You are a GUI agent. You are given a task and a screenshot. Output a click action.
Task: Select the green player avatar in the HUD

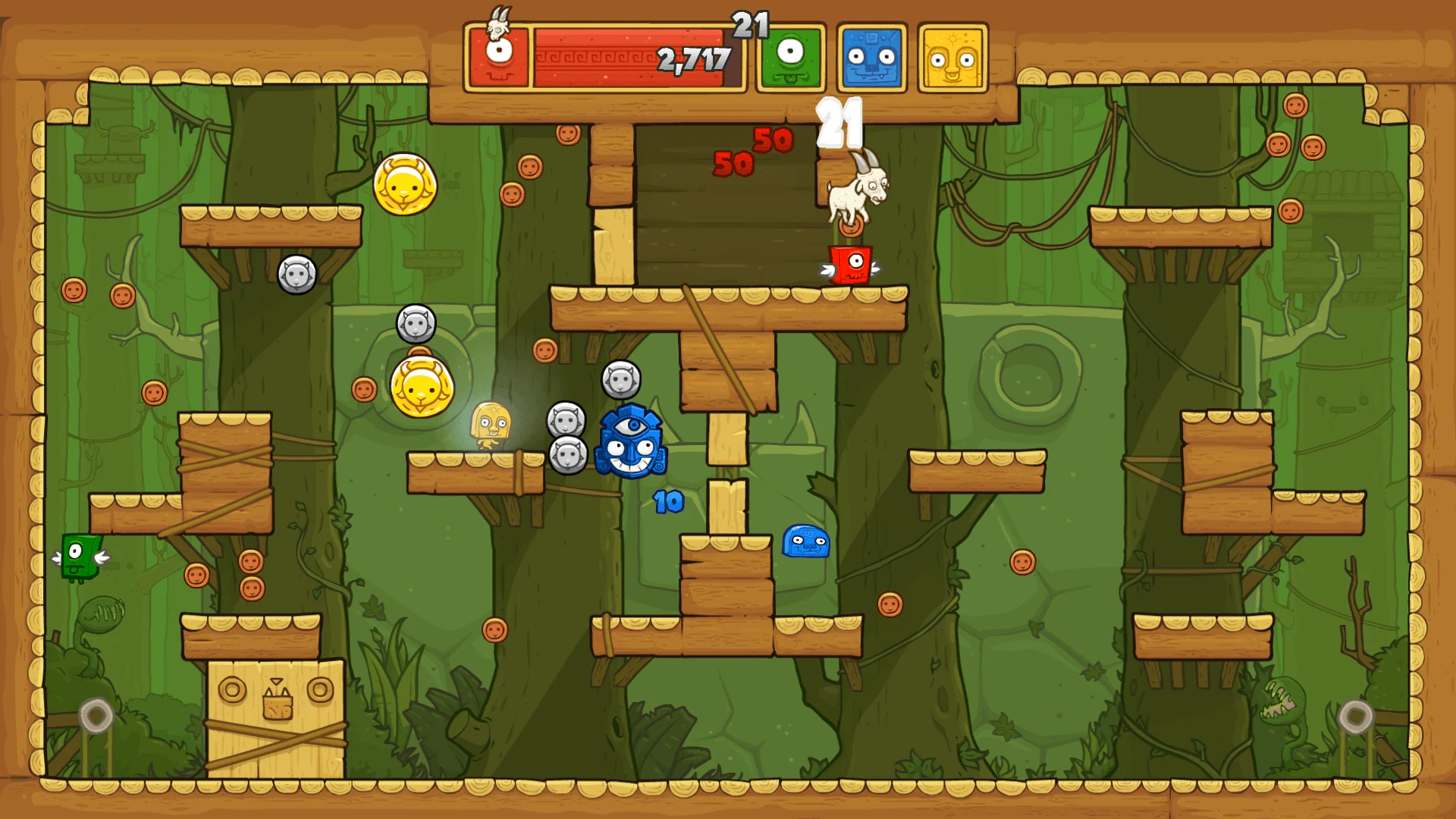[x=789, y=55]
